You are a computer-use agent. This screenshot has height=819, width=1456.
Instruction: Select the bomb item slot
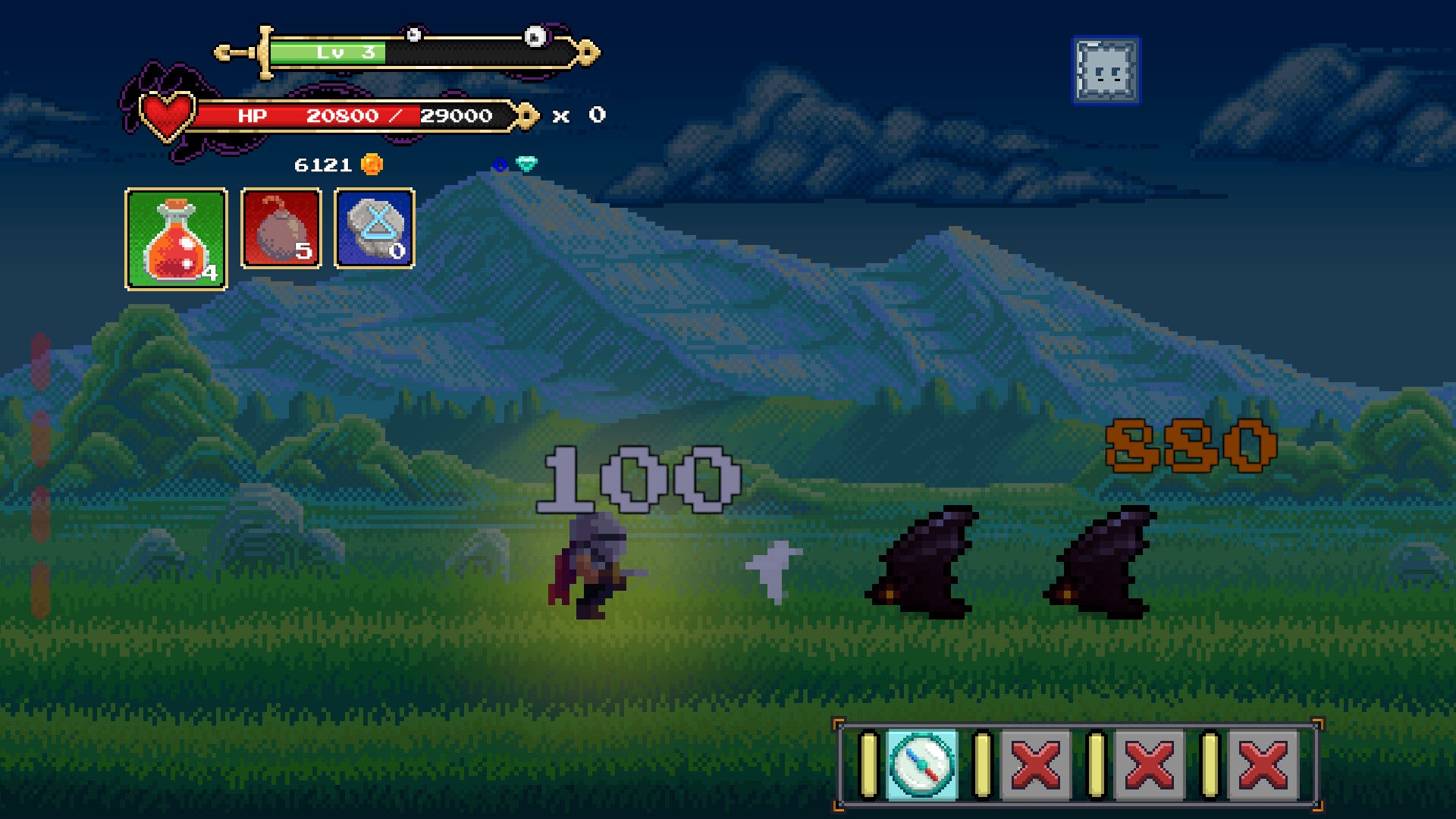click(281, 228)
